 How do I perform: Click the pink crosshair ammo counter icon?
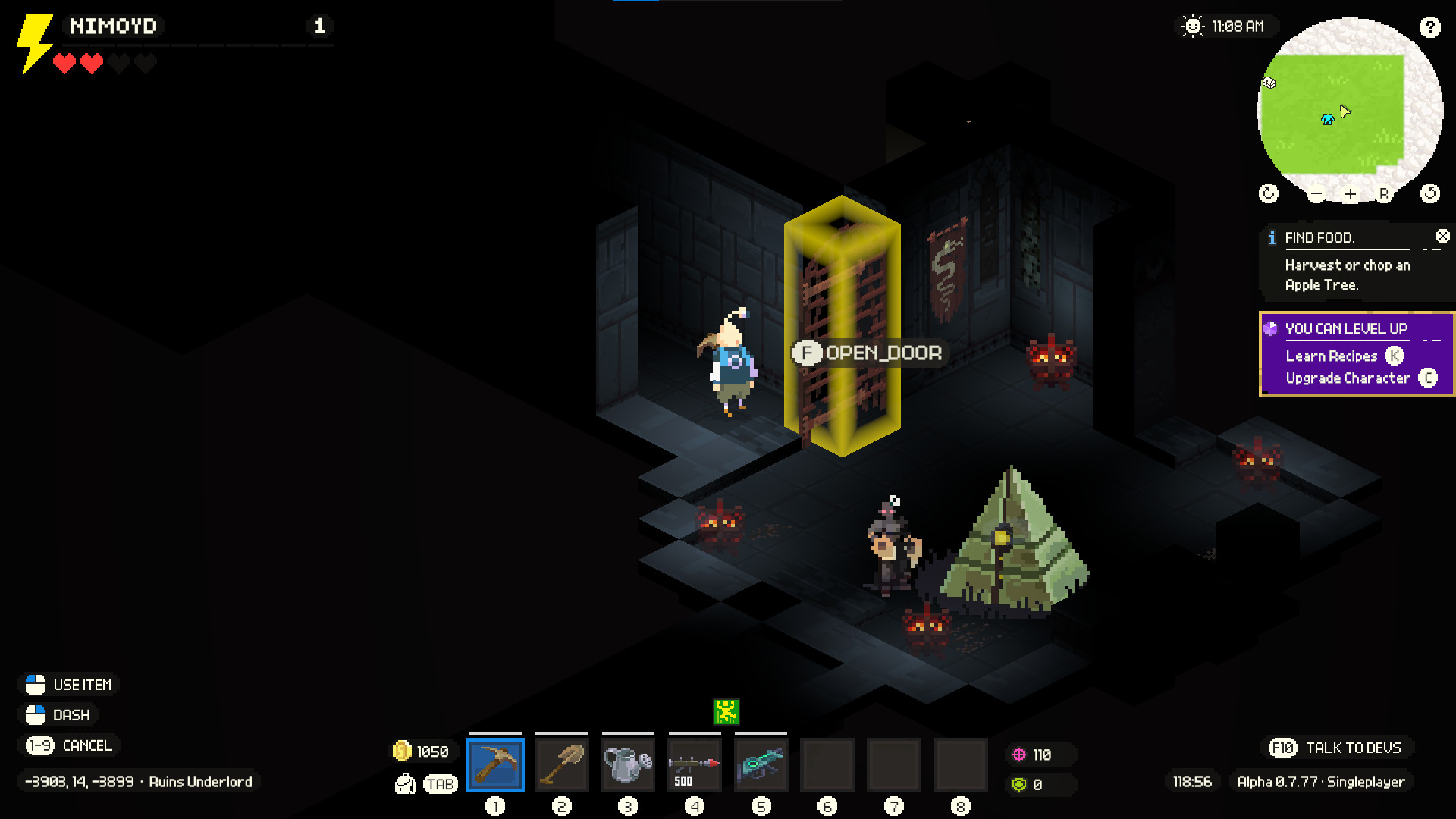tap(1019, 754)
